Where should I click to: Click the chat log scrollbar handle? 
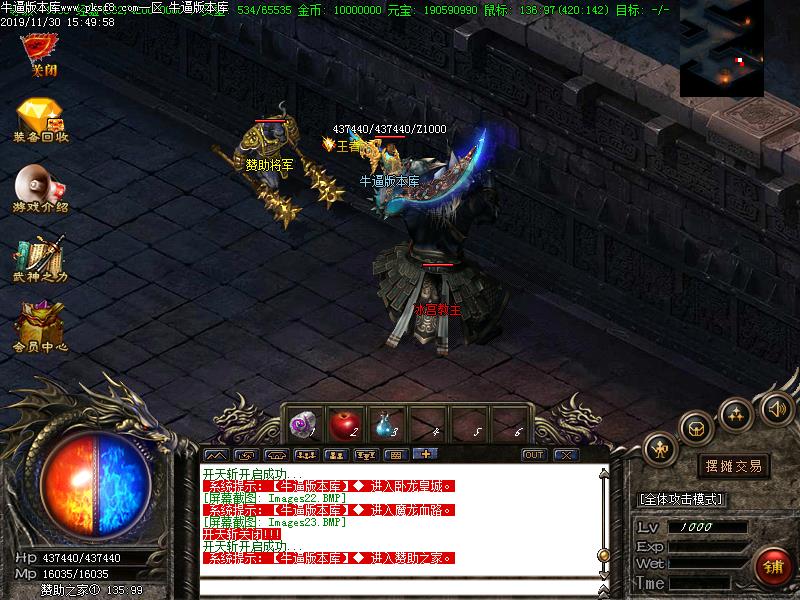603,554
